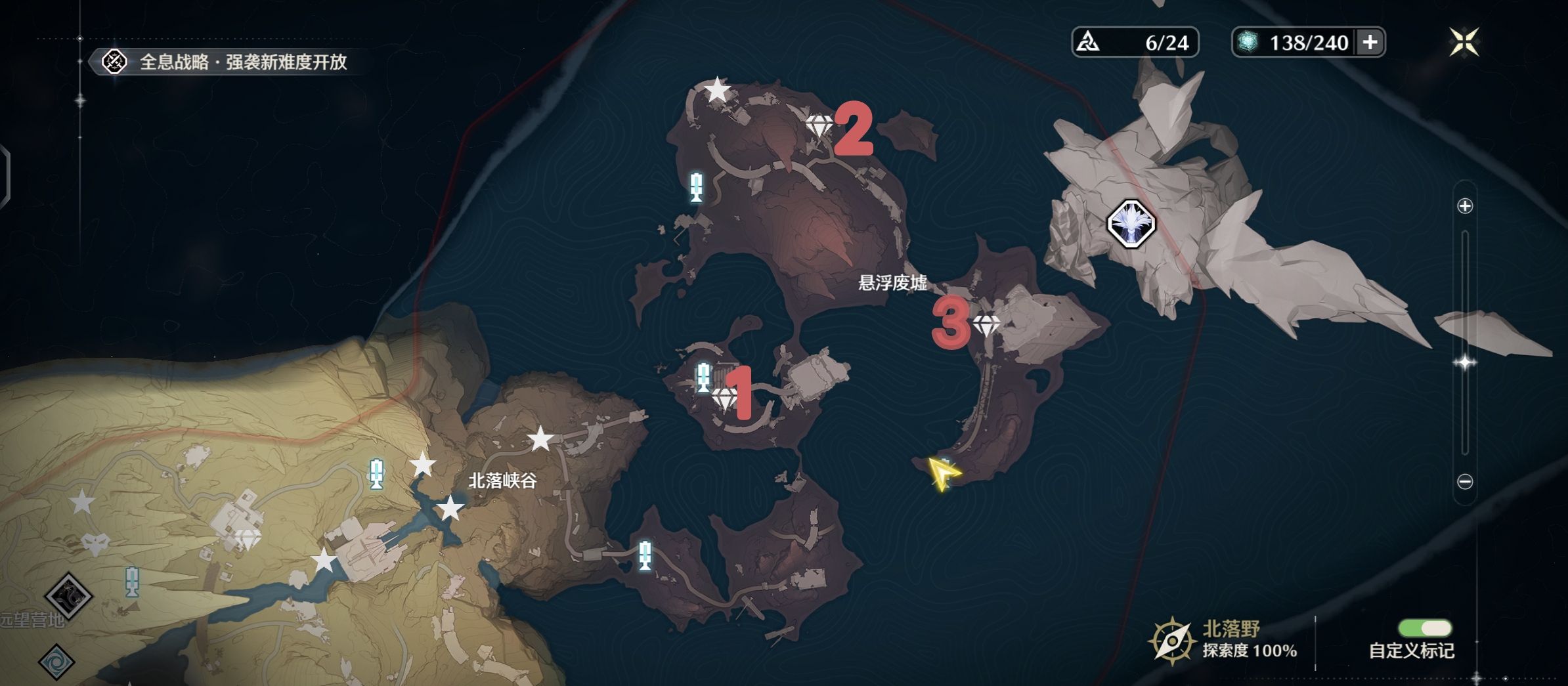Add more waveplates with the plus button
The height and width of the screenshot is (686, 1568).
[1370, 43]
